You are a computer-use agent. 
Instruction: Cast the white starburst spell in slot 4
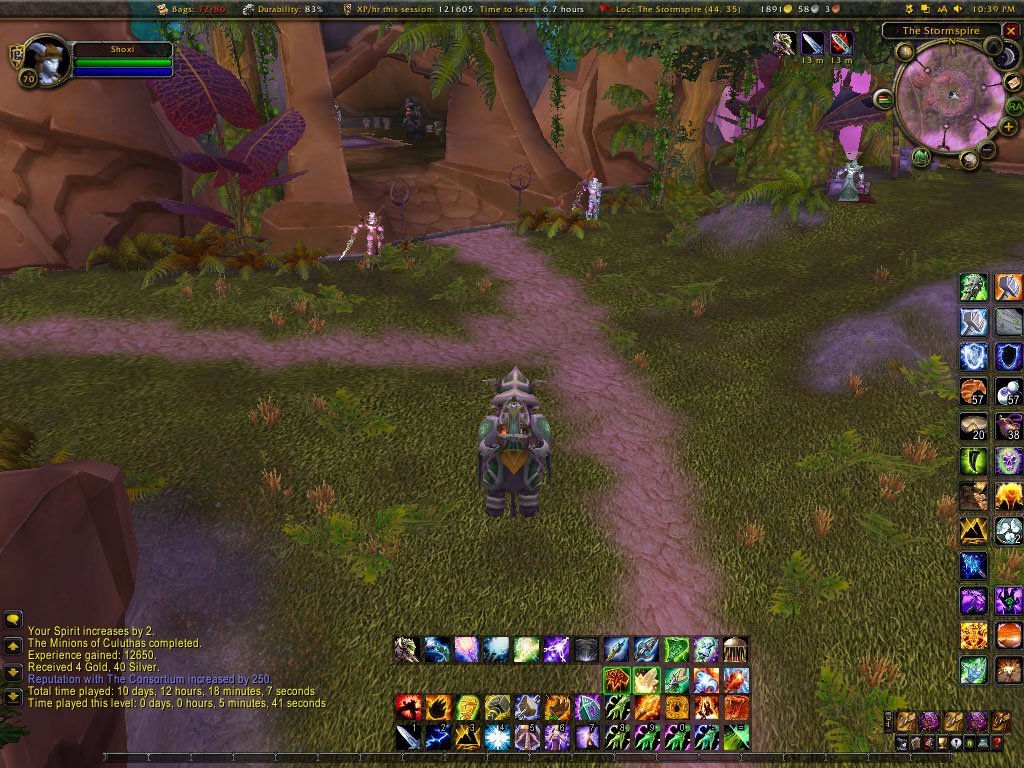tap(497, 738)
